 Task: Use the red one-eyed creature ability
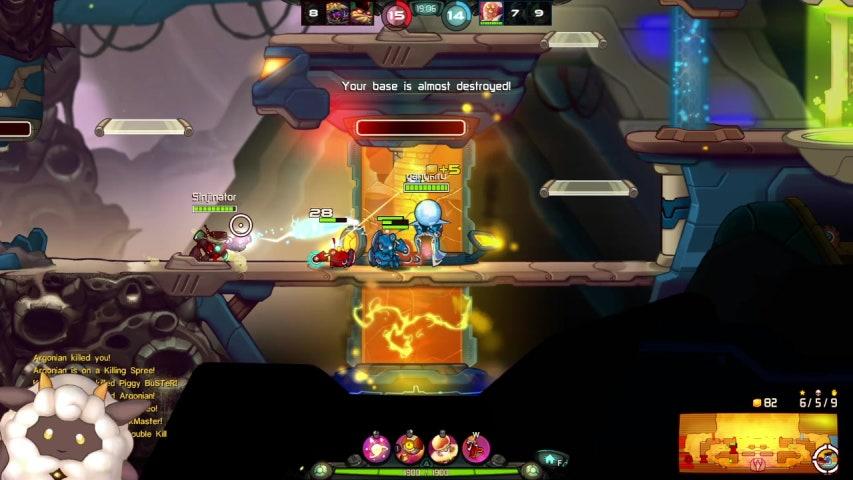click(409, 447)
